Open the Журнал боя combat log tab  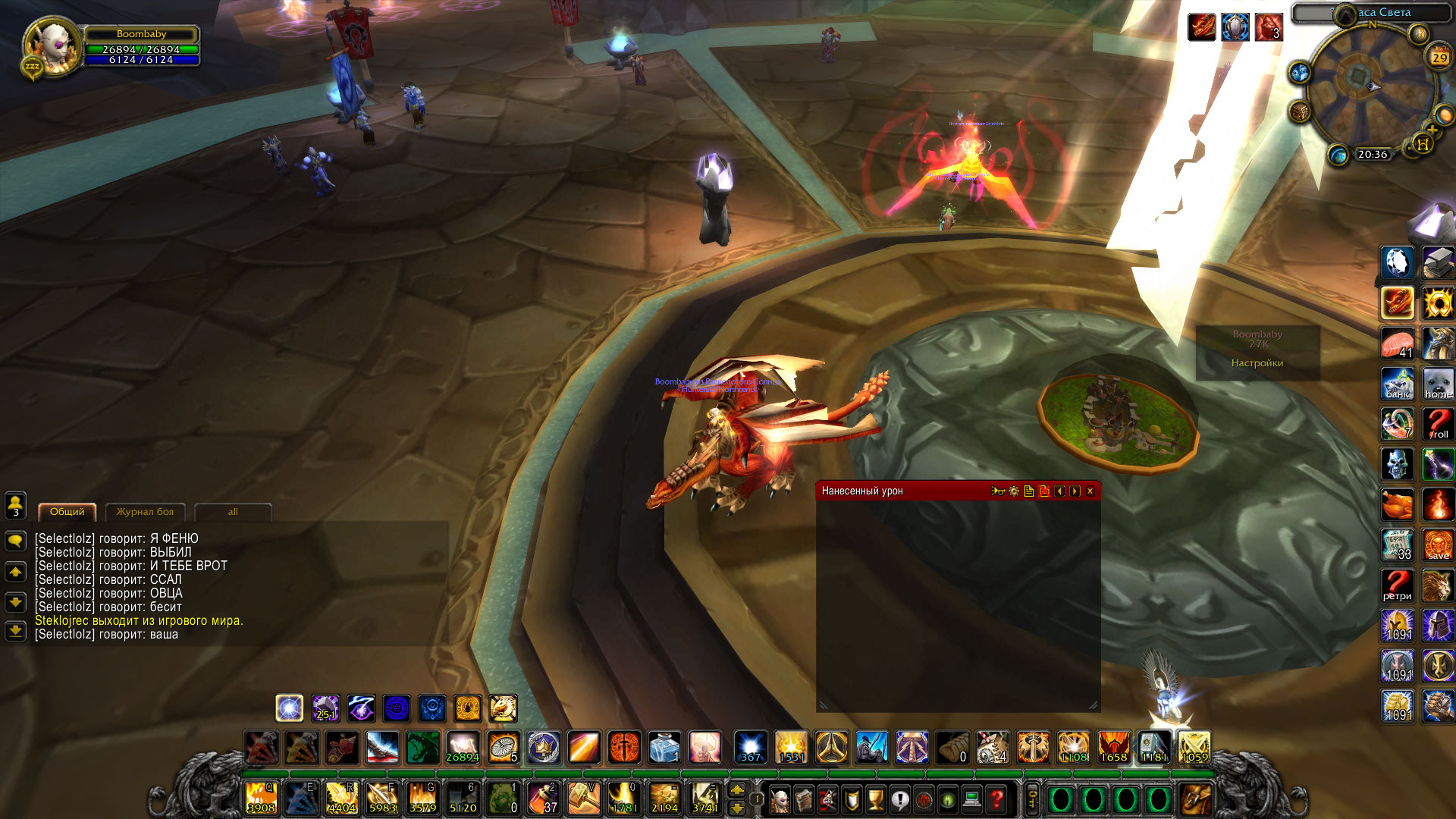(x=145, y=512)
